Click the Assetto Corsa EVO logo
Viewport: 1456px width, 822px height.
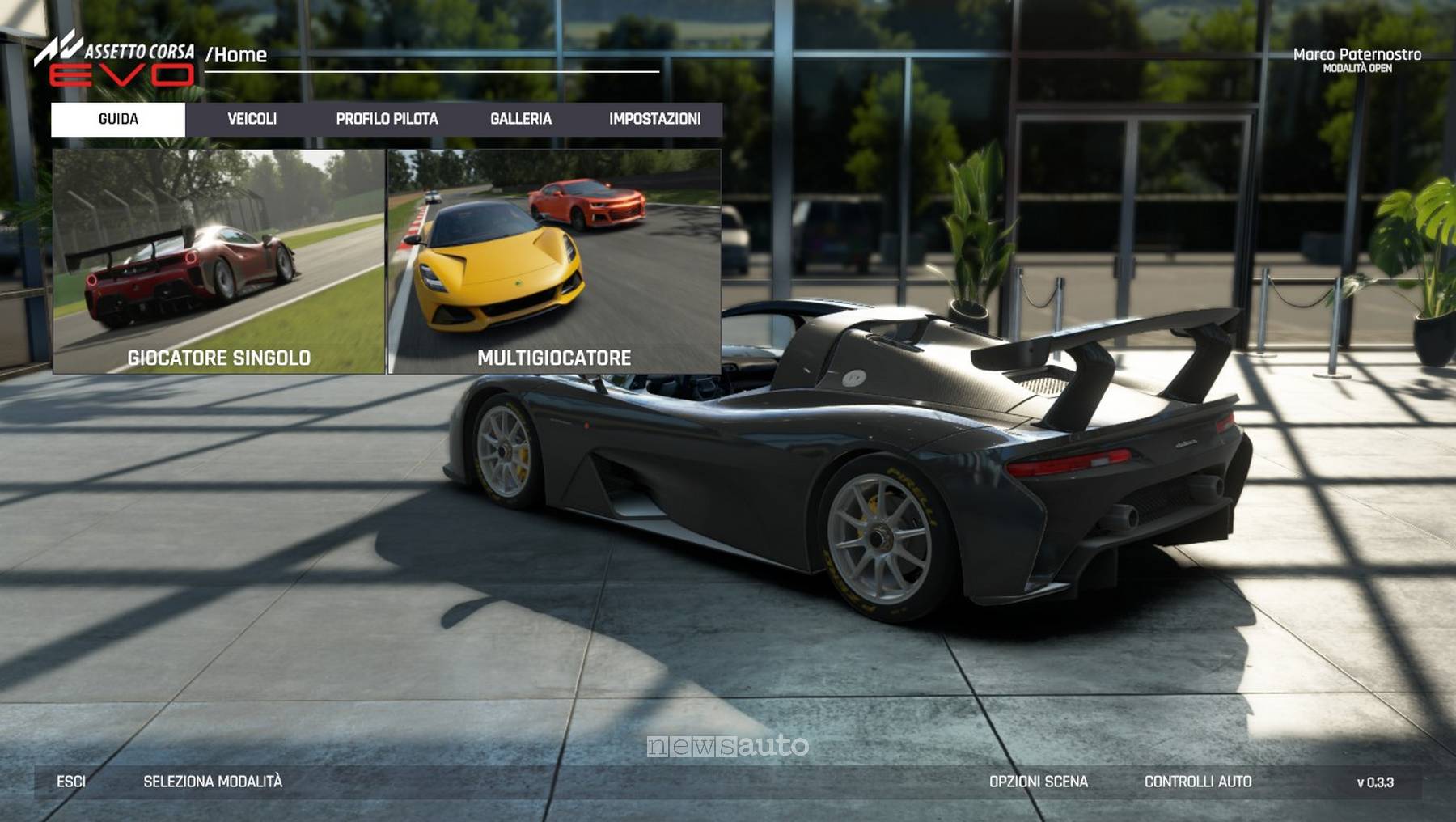pyautogui.click(x=115, y=61)
